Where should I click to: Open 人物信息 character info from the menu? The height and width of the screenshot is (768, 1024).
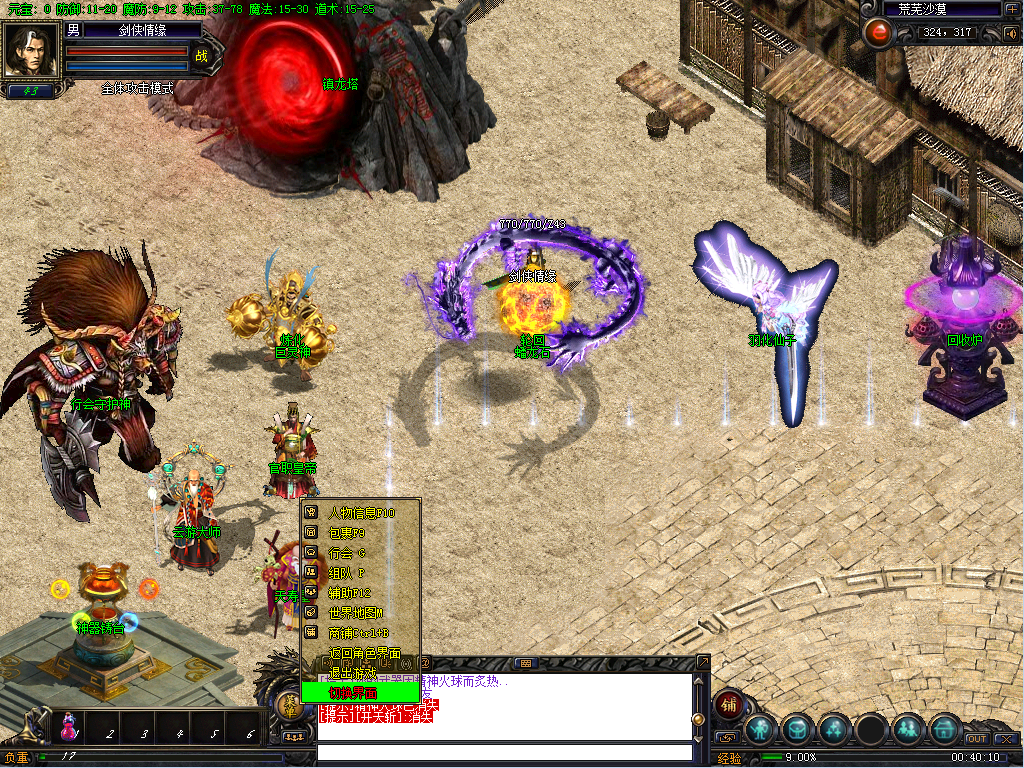(360, 513)
